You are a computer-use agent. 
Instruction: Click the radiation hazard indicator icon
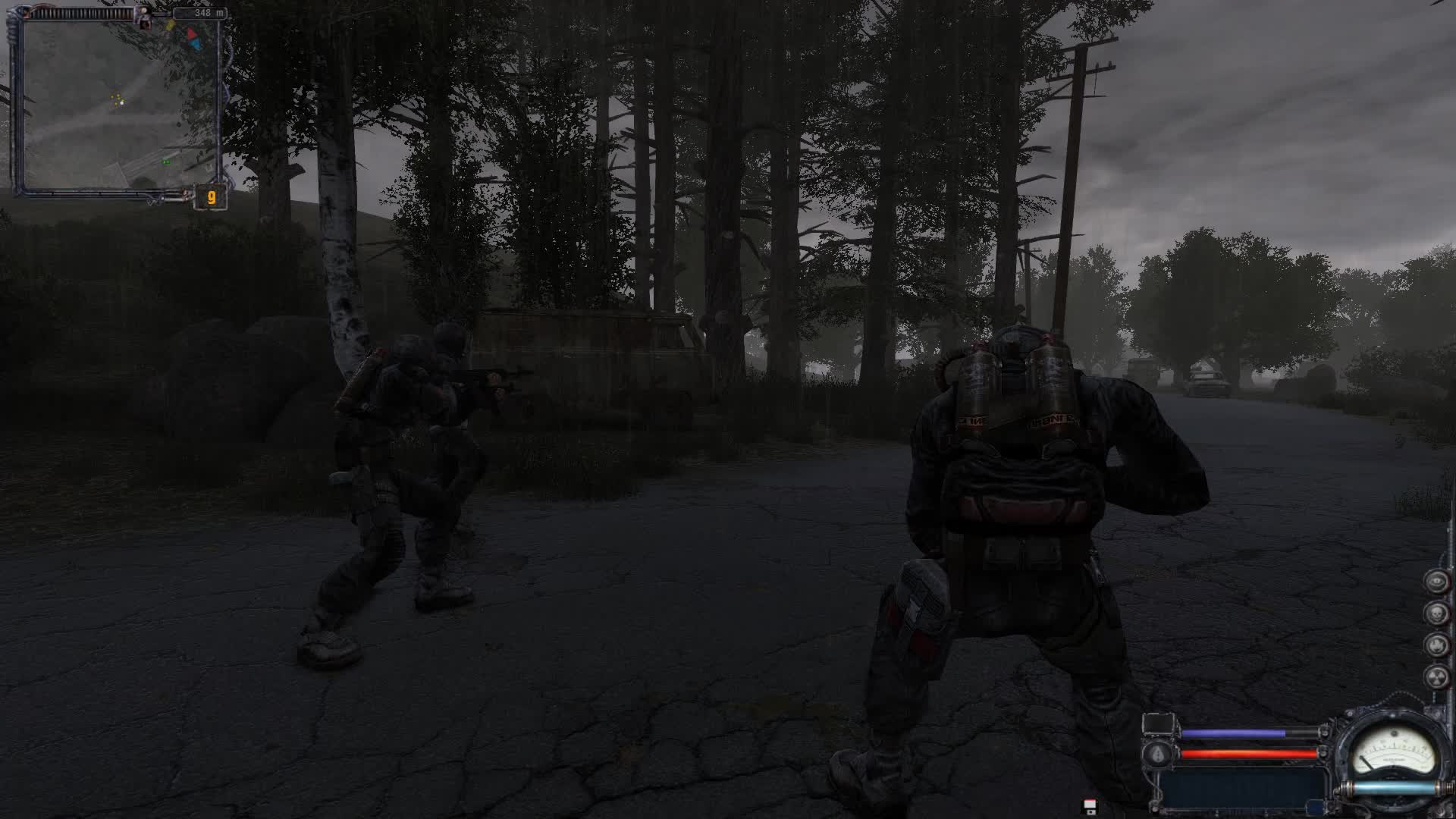1436,677
